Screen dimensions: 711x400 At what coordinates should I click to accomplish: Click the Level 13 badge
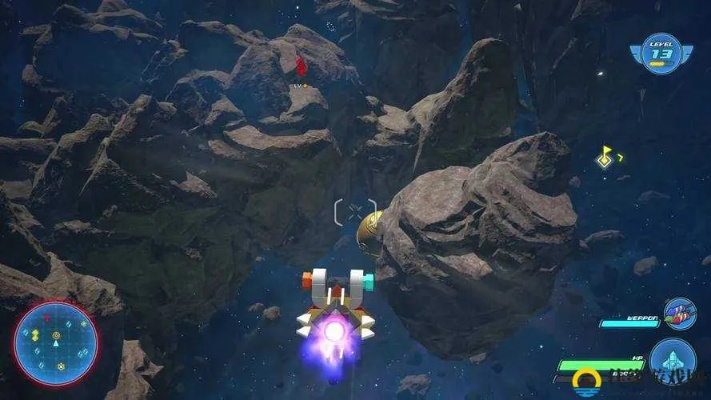661,52
